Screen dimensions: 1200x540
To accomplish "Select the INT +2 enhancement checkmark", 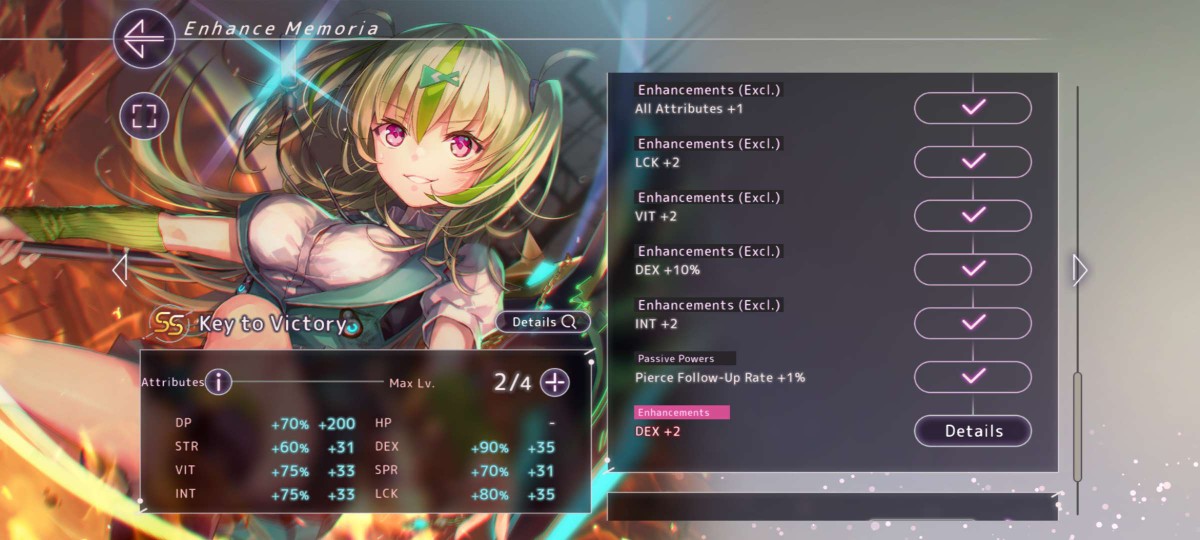I will click(x=973, y=323).
